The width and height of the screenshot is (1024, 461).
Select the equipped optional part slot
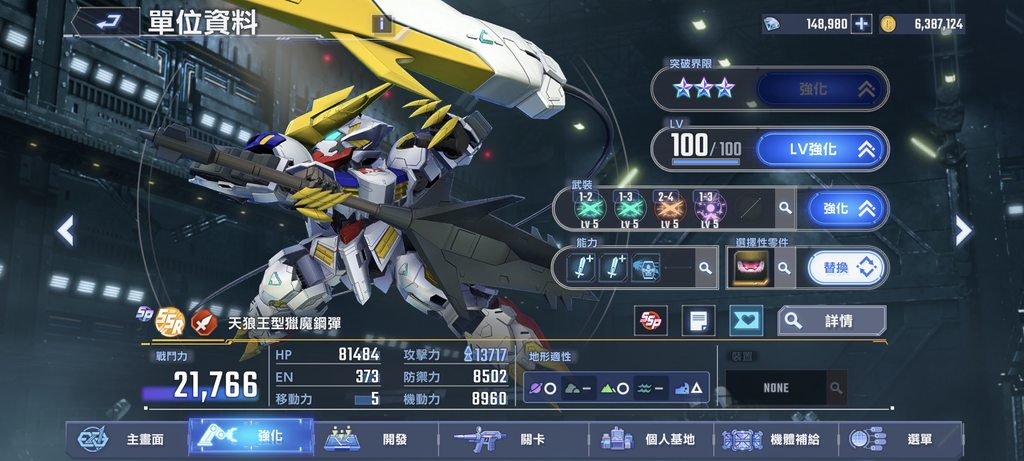coord(749,267)
